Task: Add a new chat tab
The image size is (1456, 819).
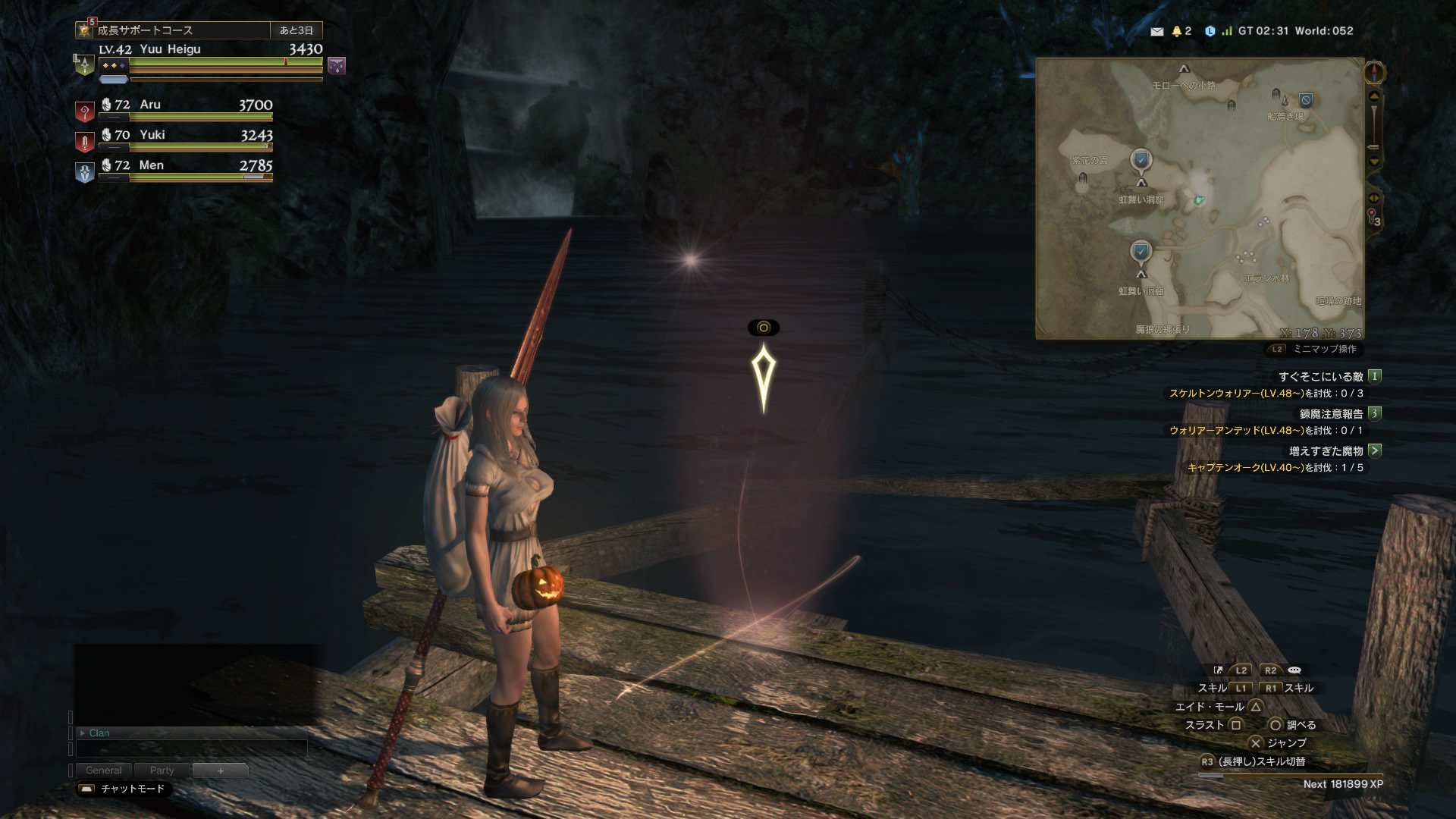Action: pyautogui.click(x=221, y=770)
